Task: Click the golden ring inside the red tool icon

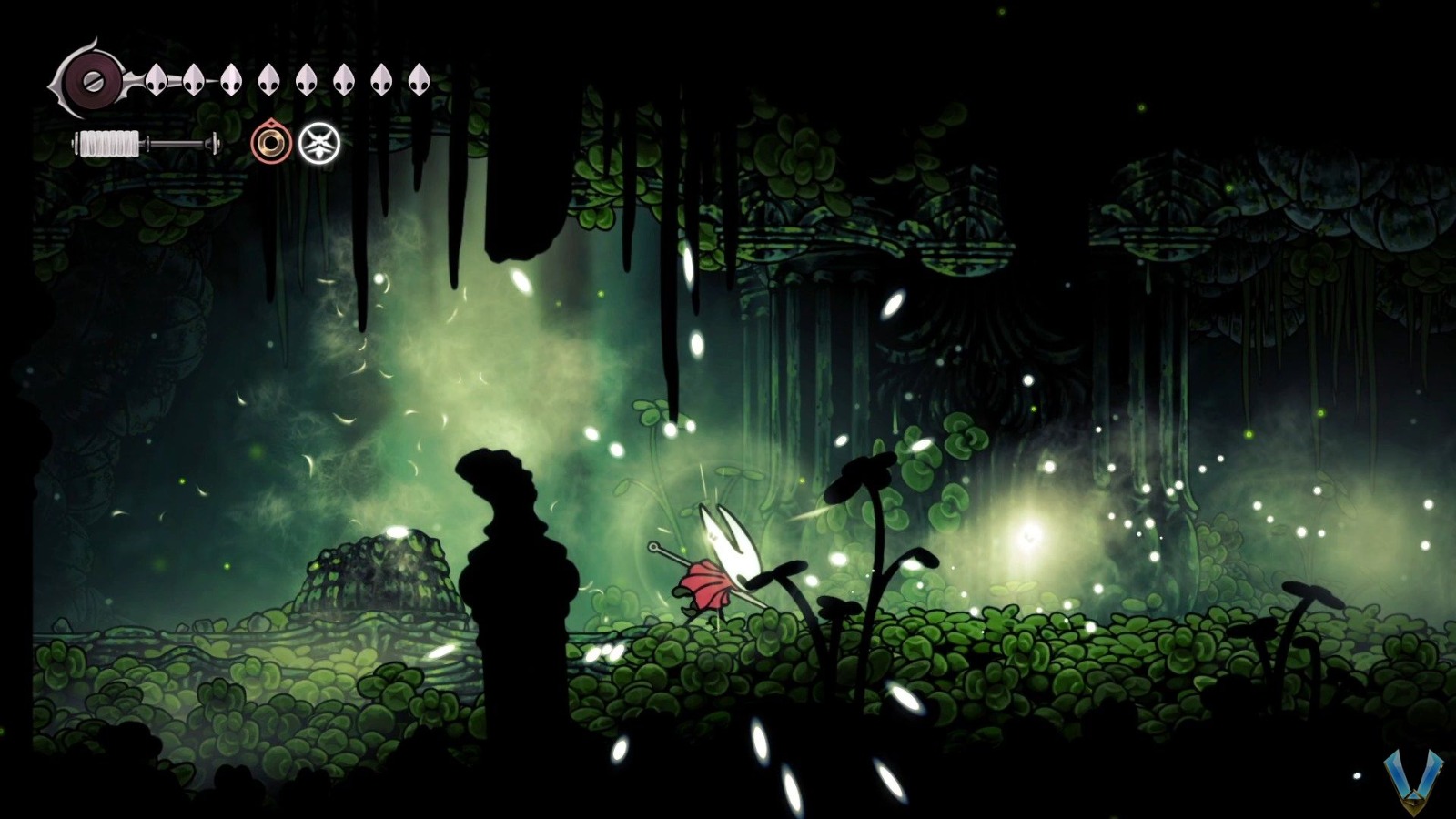Action: (272, 143)
